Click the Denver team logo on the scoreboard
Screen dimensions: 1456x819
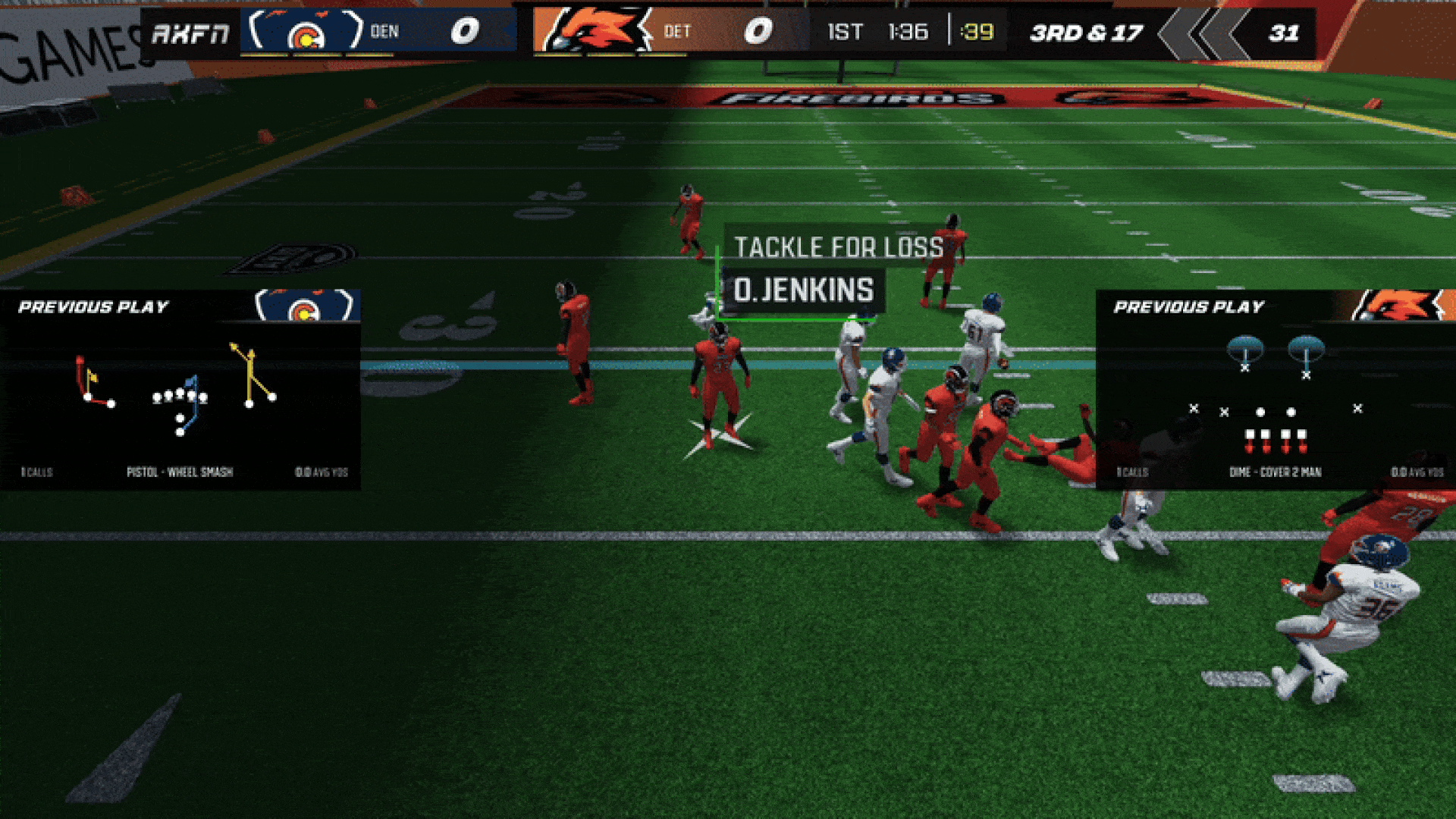306,32
